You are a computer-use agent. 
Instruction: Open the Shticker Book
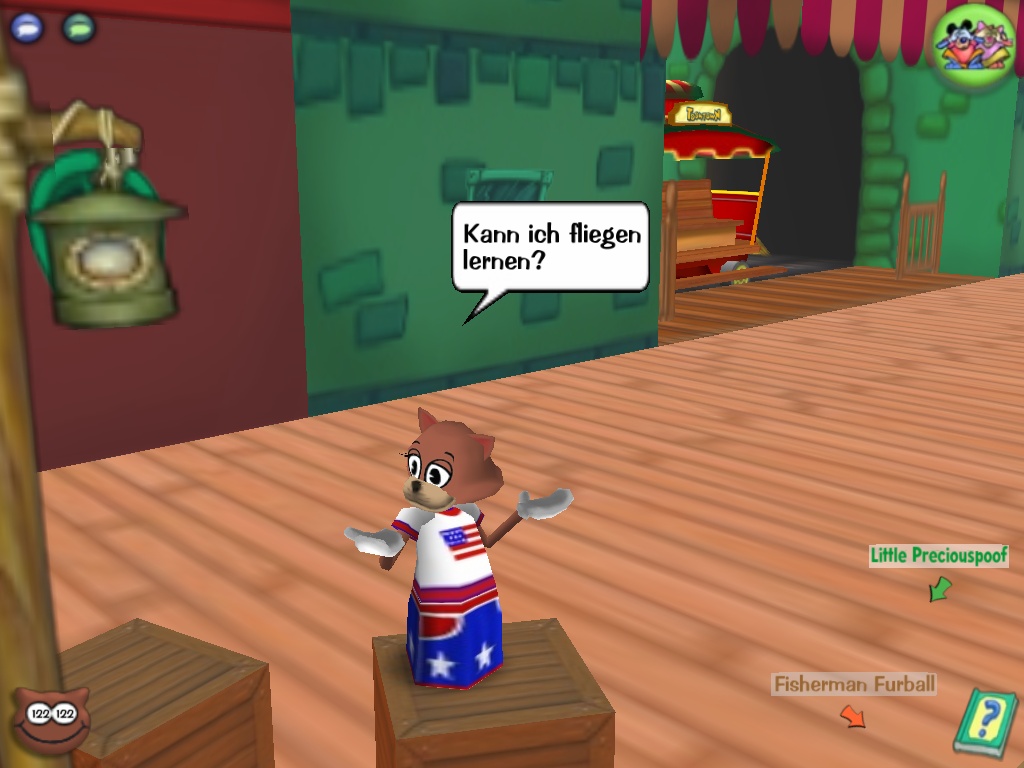click(x=984, y=719)
